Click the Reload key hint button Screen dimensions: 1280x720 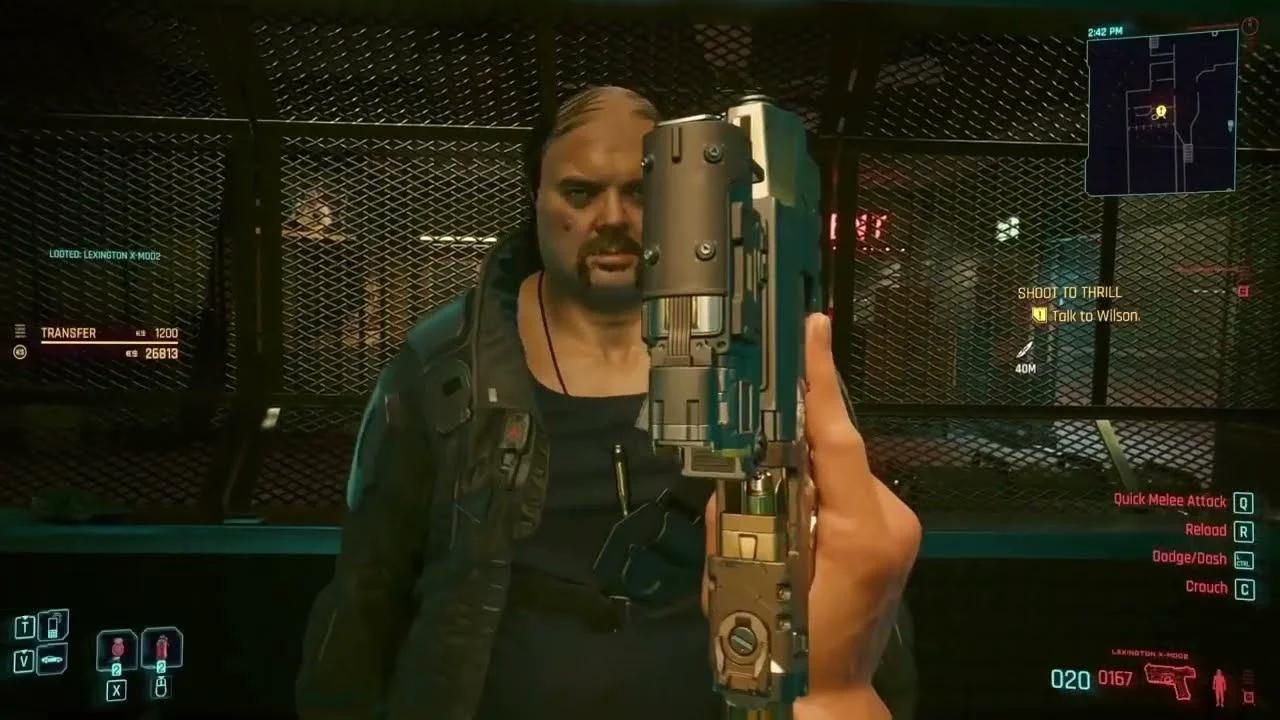click(1241, 530)
